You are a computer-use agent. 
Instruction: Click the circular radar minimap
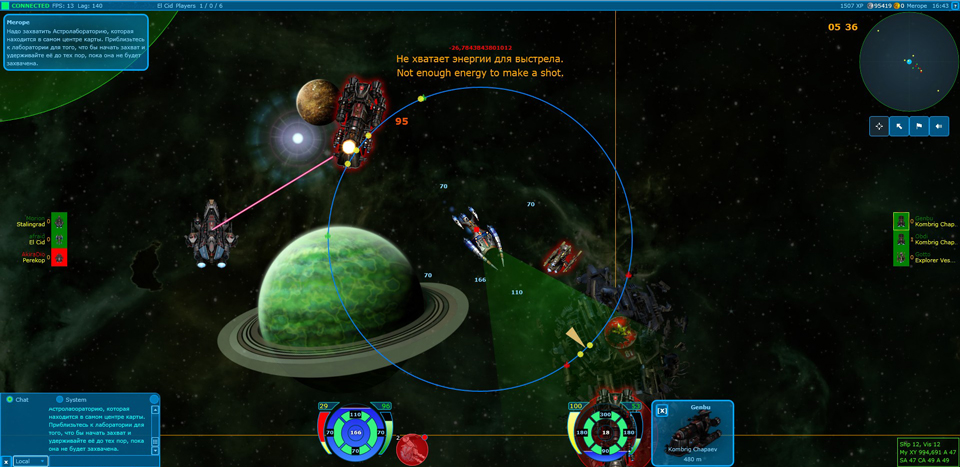908,62
